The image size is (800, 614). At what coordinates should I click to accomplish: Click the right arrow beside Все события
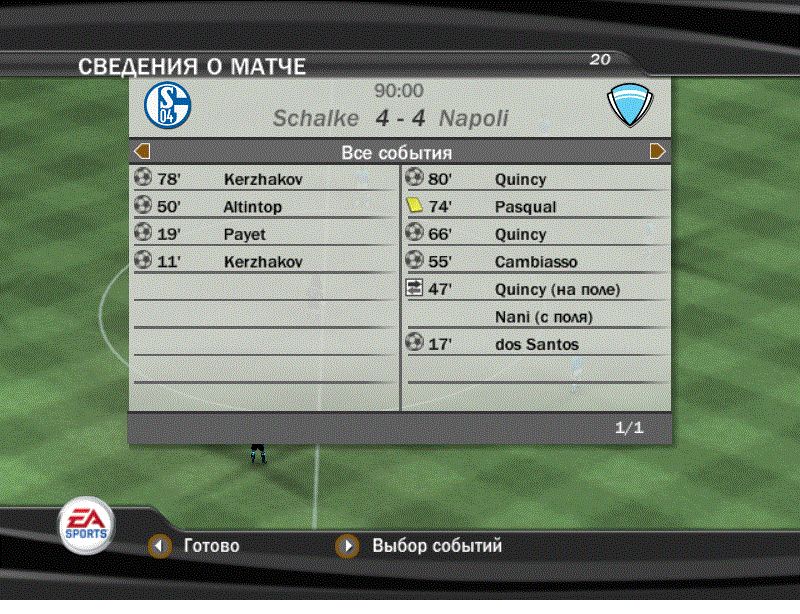(x=657, y=152)
